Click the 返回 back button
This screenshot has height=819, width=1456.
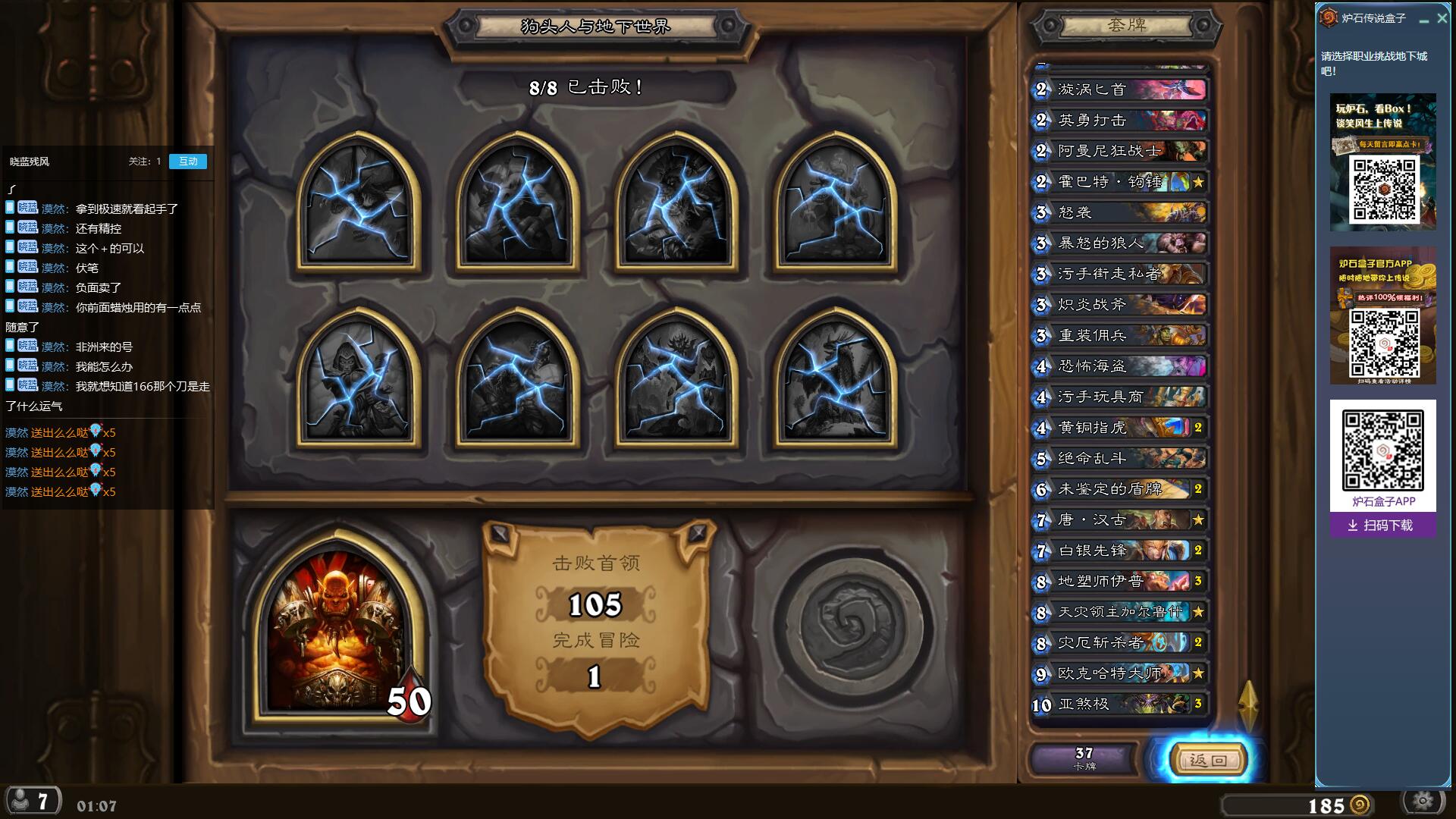(x=1207, y=760)
